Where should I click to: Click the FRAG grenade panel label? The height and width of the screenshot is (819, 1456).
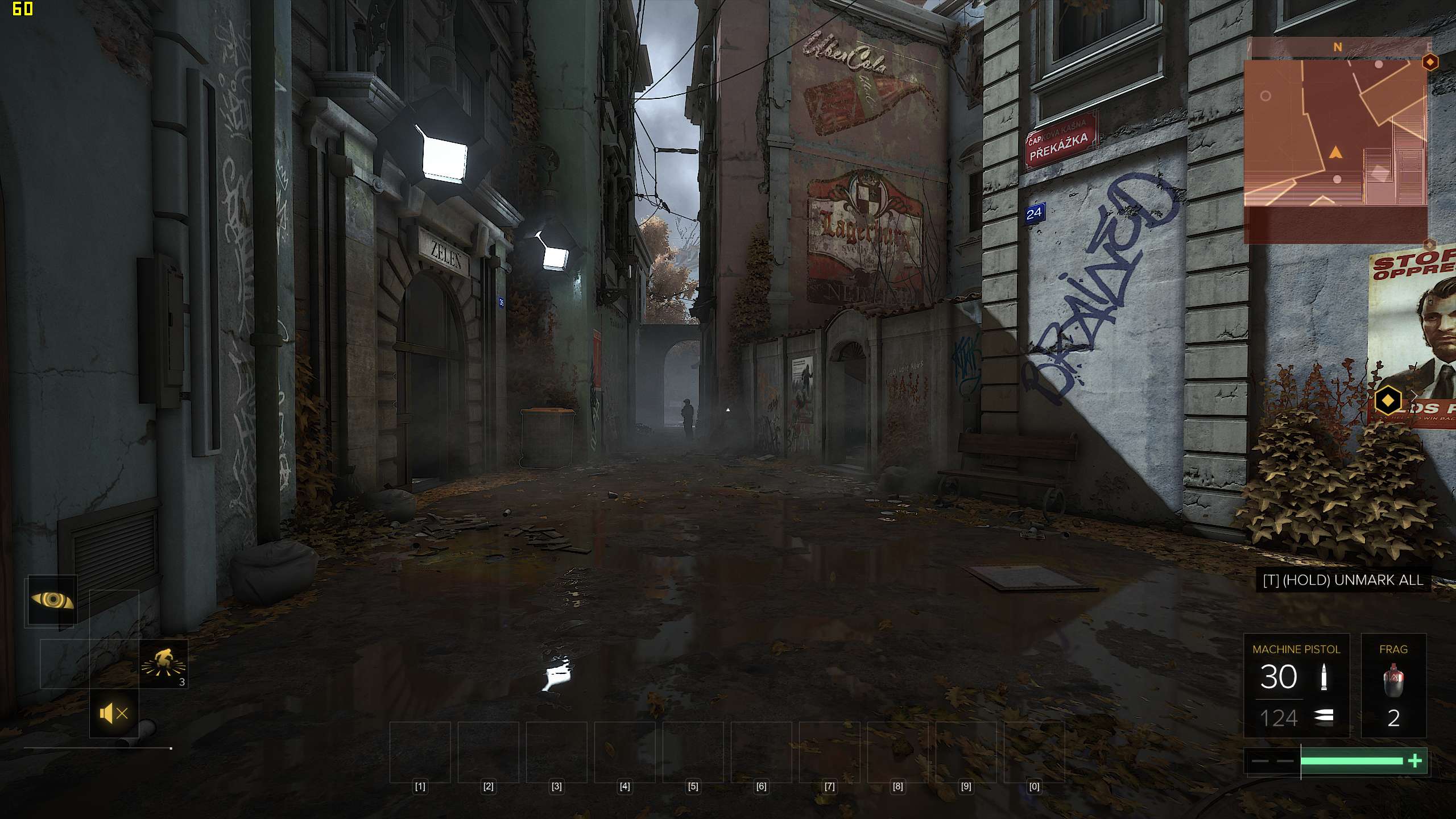click(x=1395, y=650)
